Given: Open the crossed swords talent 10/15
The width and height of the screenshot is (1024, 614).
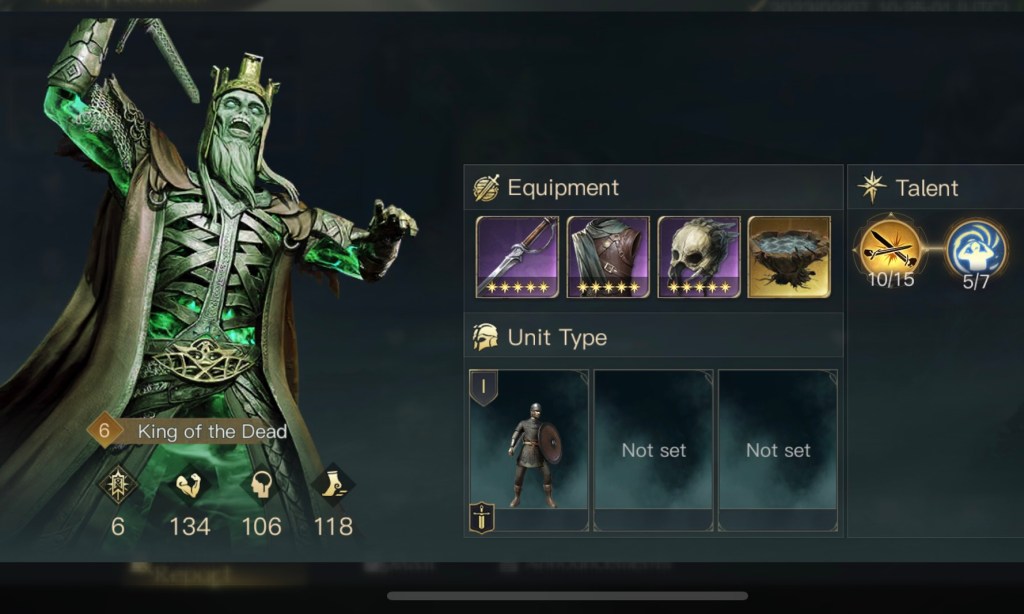Looking at the screenshot, I should 890,247.
